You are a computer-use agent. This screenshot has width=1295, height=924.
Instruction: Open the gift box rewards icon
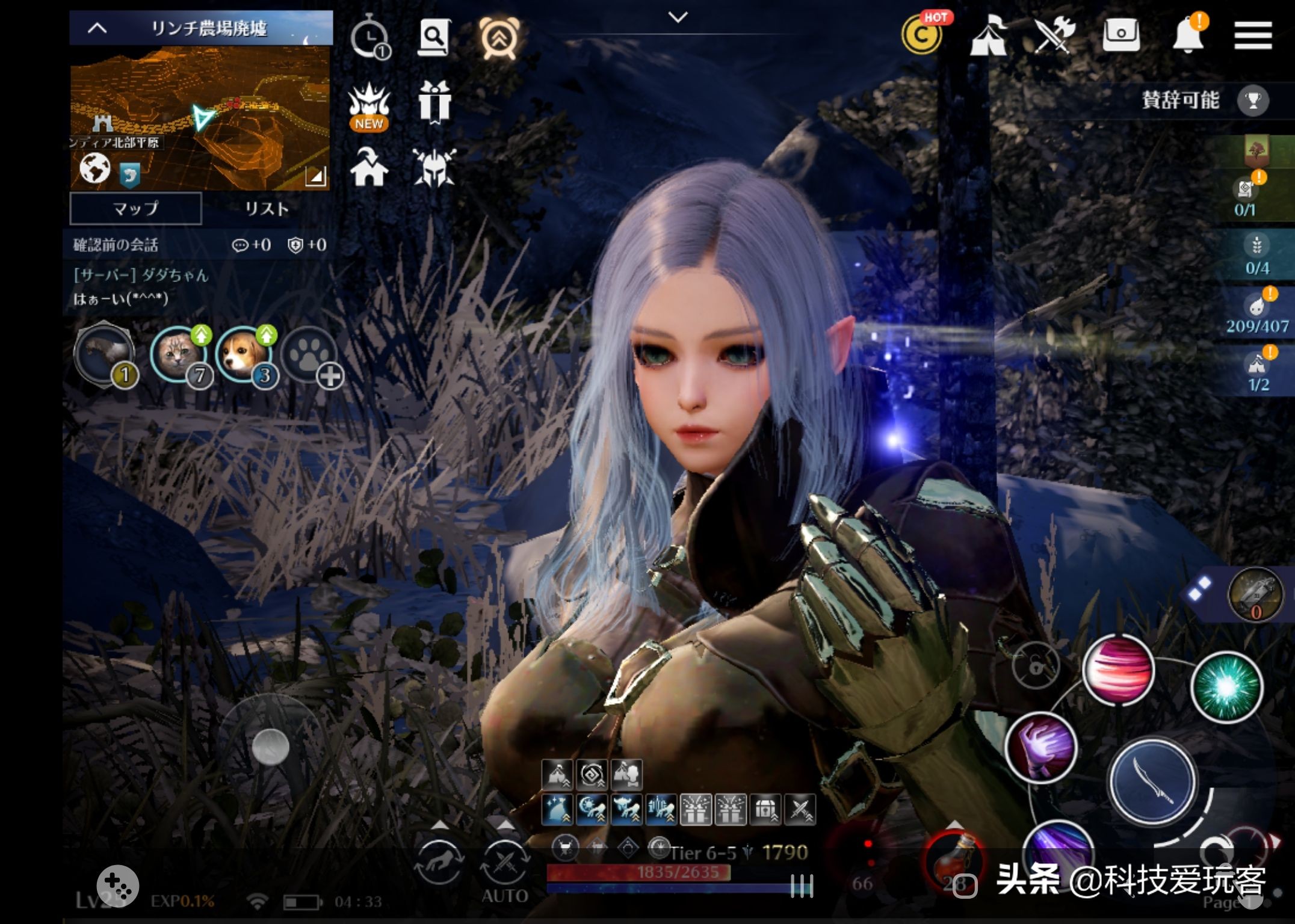coord(434,102)
